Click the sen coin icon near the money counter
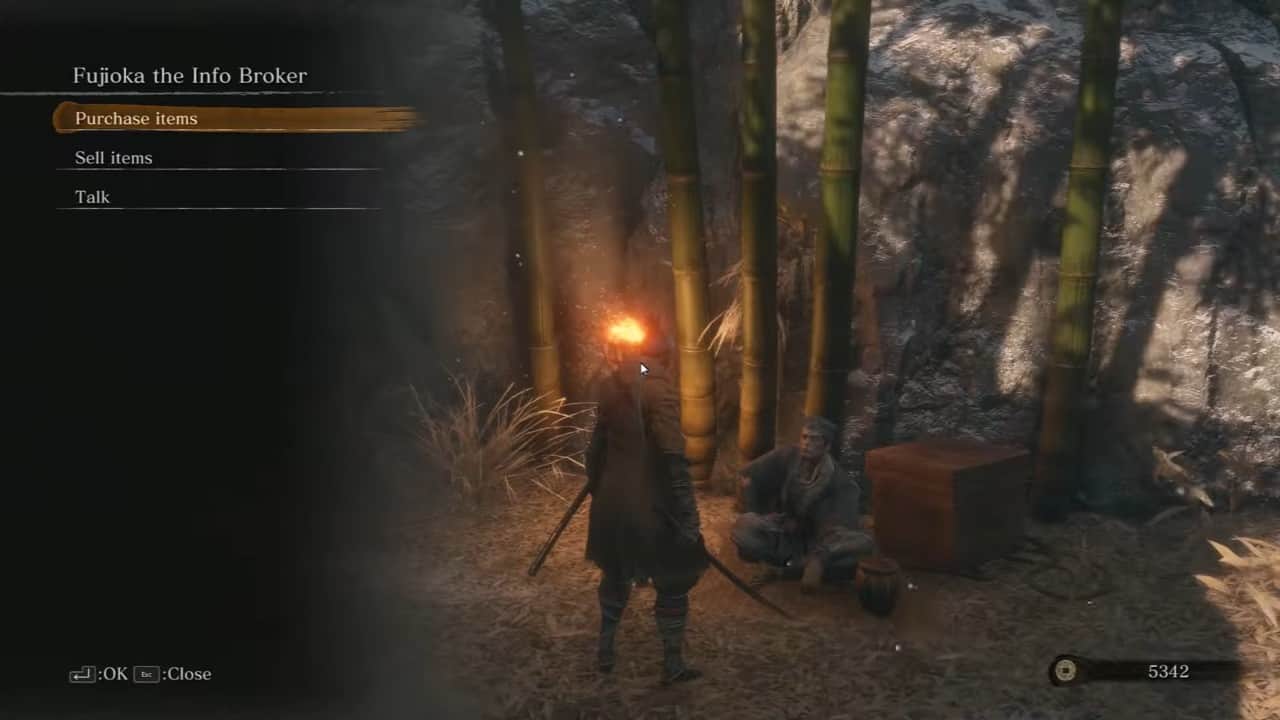 coord(1064,671)
